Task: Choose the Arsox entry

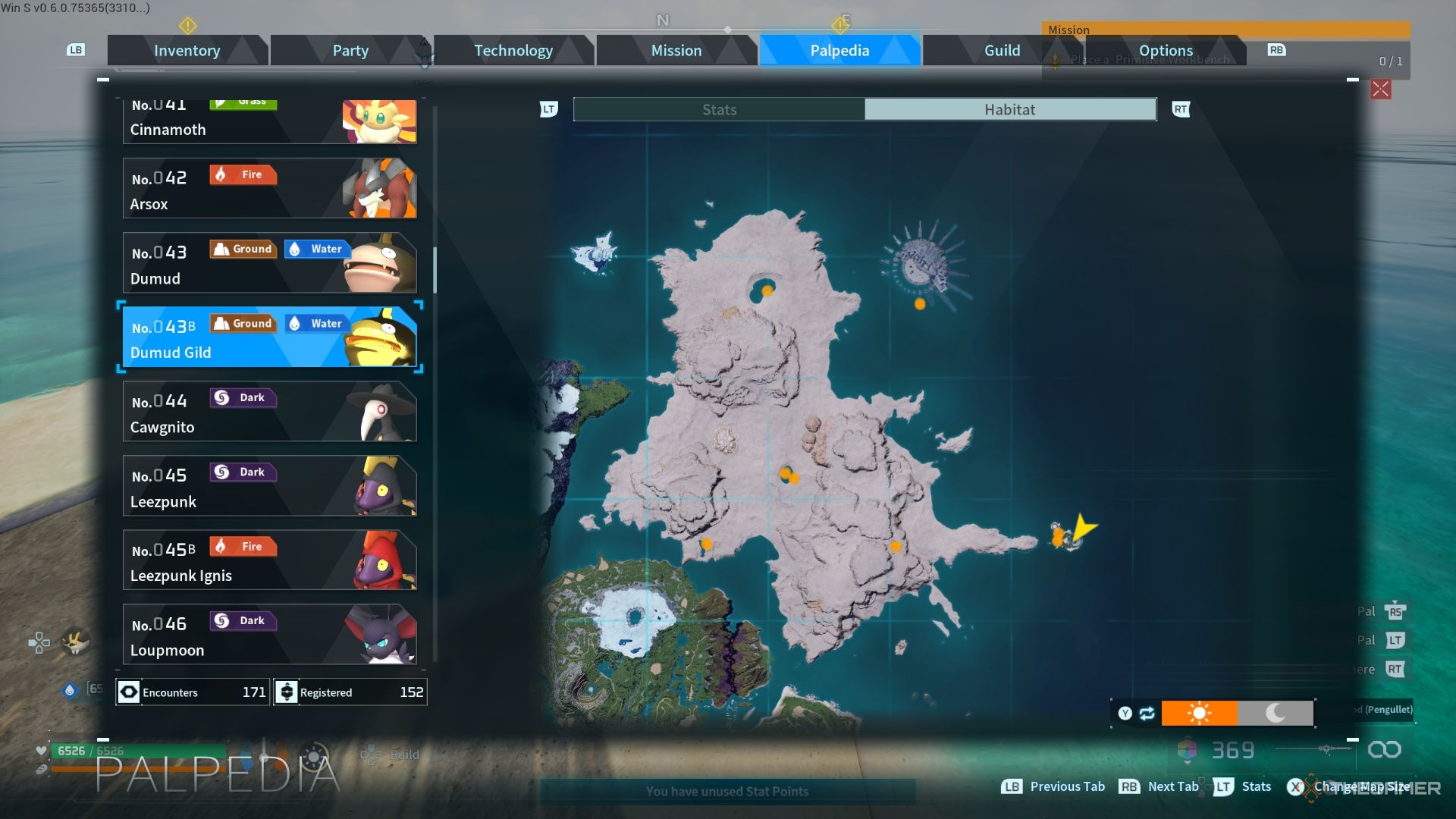Action: (x=269, y=189)
